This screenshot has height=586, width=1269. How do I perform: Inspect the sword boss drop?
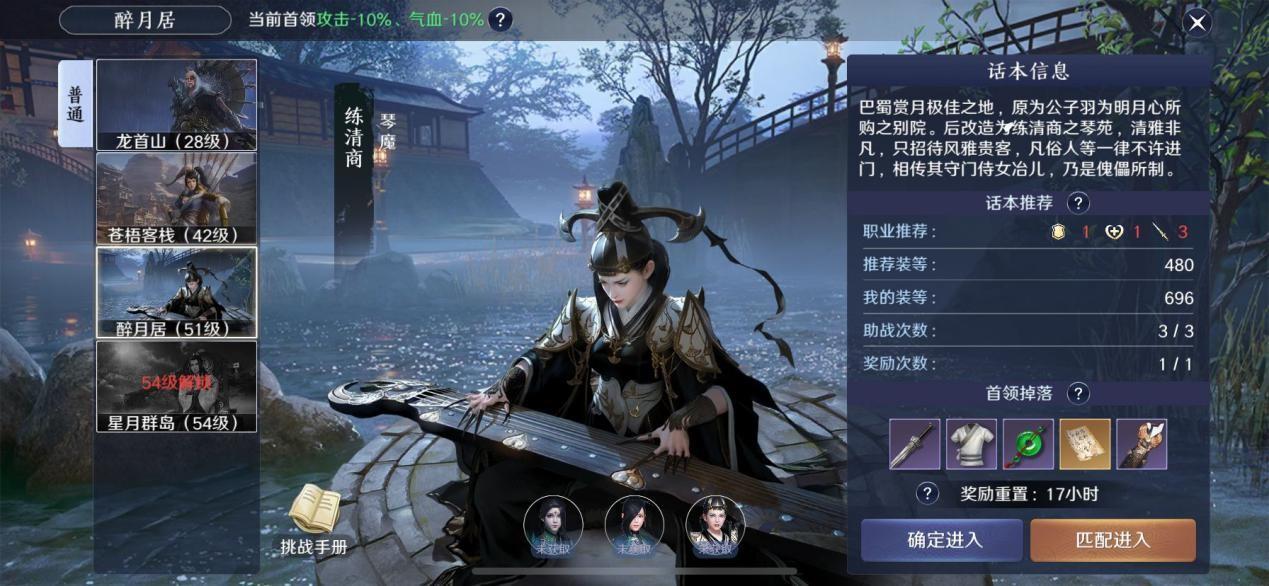point(915,445)
